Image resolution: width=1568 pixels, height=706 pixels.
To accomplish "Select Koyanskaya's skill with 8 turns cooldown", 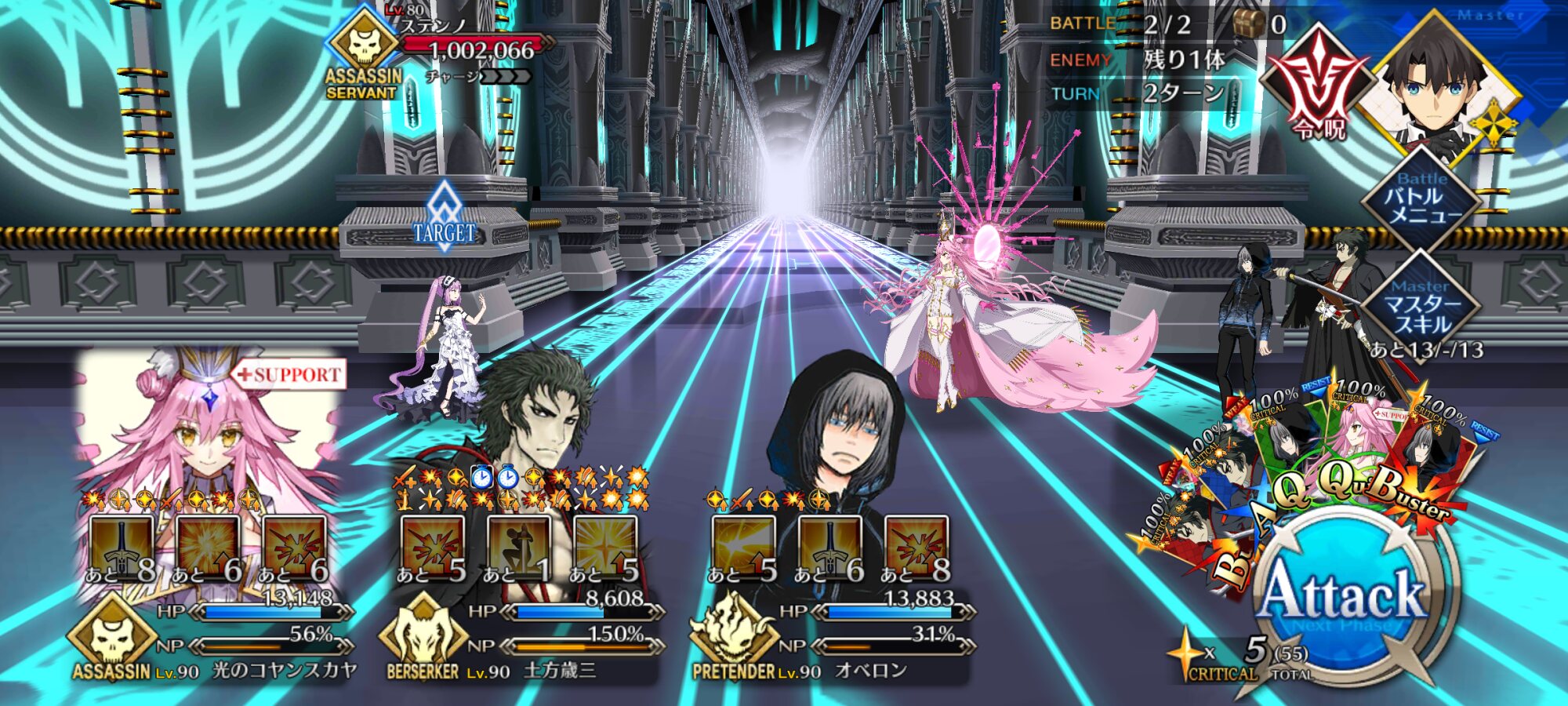I will pos(122,548).
